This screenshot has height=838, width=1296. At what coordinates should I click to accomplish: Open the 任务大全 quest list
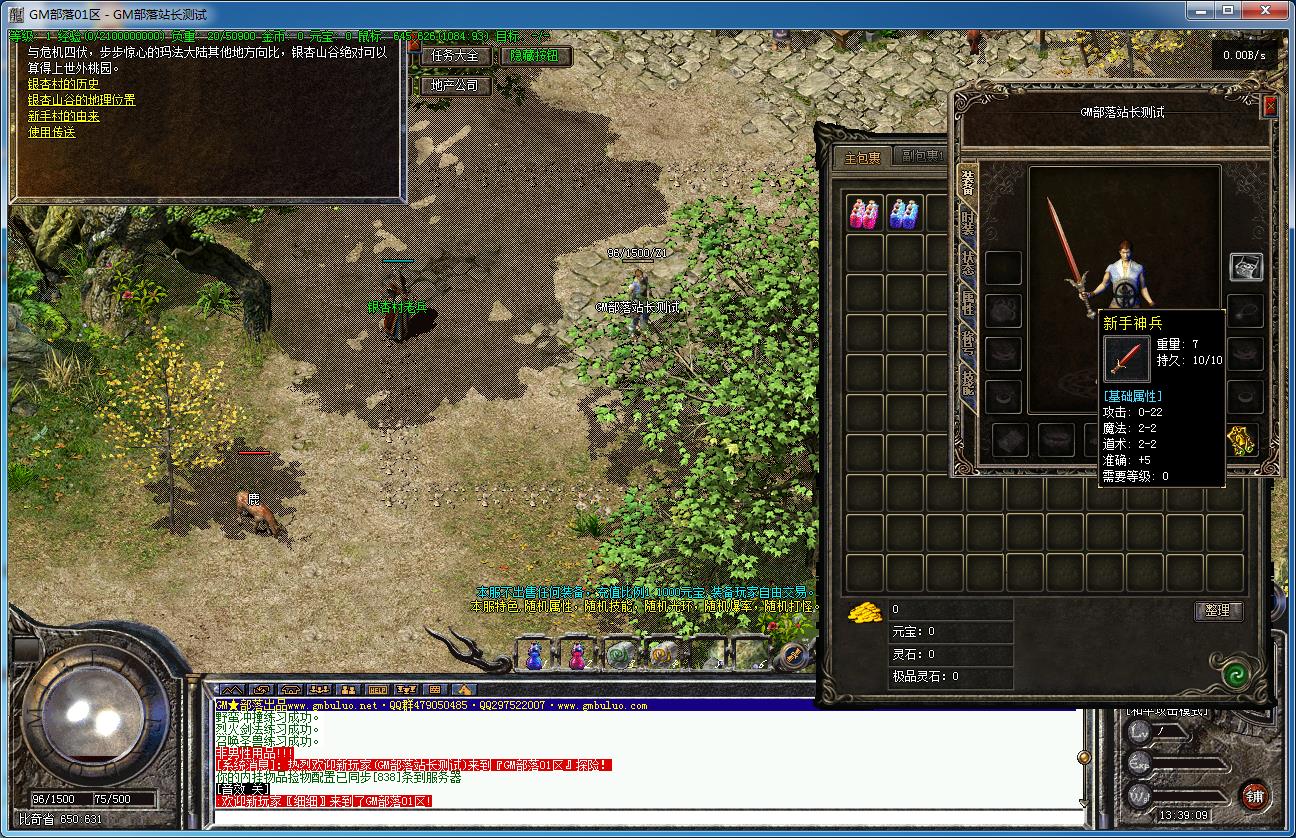tap(455, 56)
